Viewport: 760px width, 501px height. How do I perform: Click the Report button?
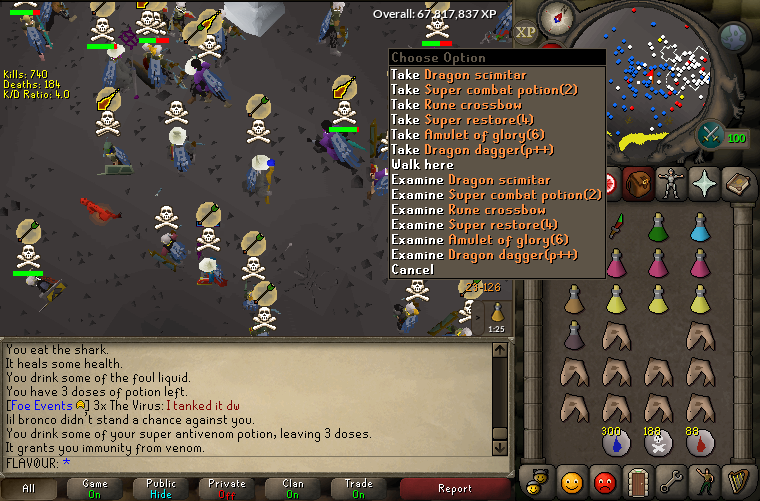click(455, 488)
